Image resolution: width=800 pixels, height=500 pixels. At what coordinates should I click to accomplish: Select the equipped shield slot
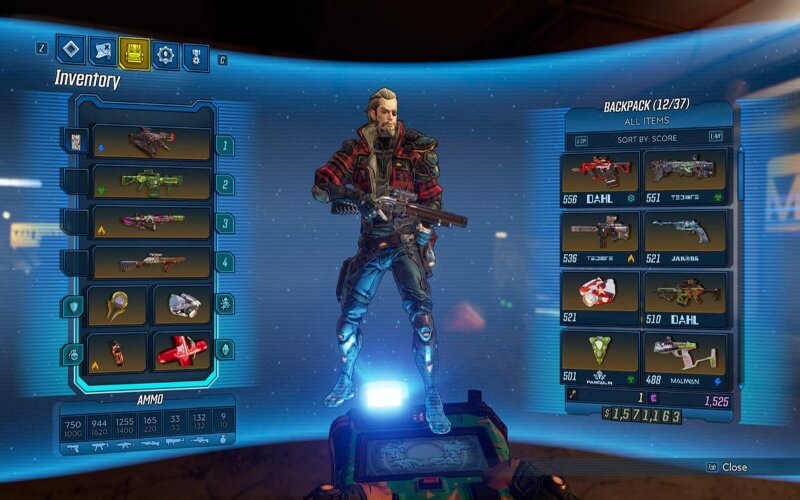[x=117, y=305]
